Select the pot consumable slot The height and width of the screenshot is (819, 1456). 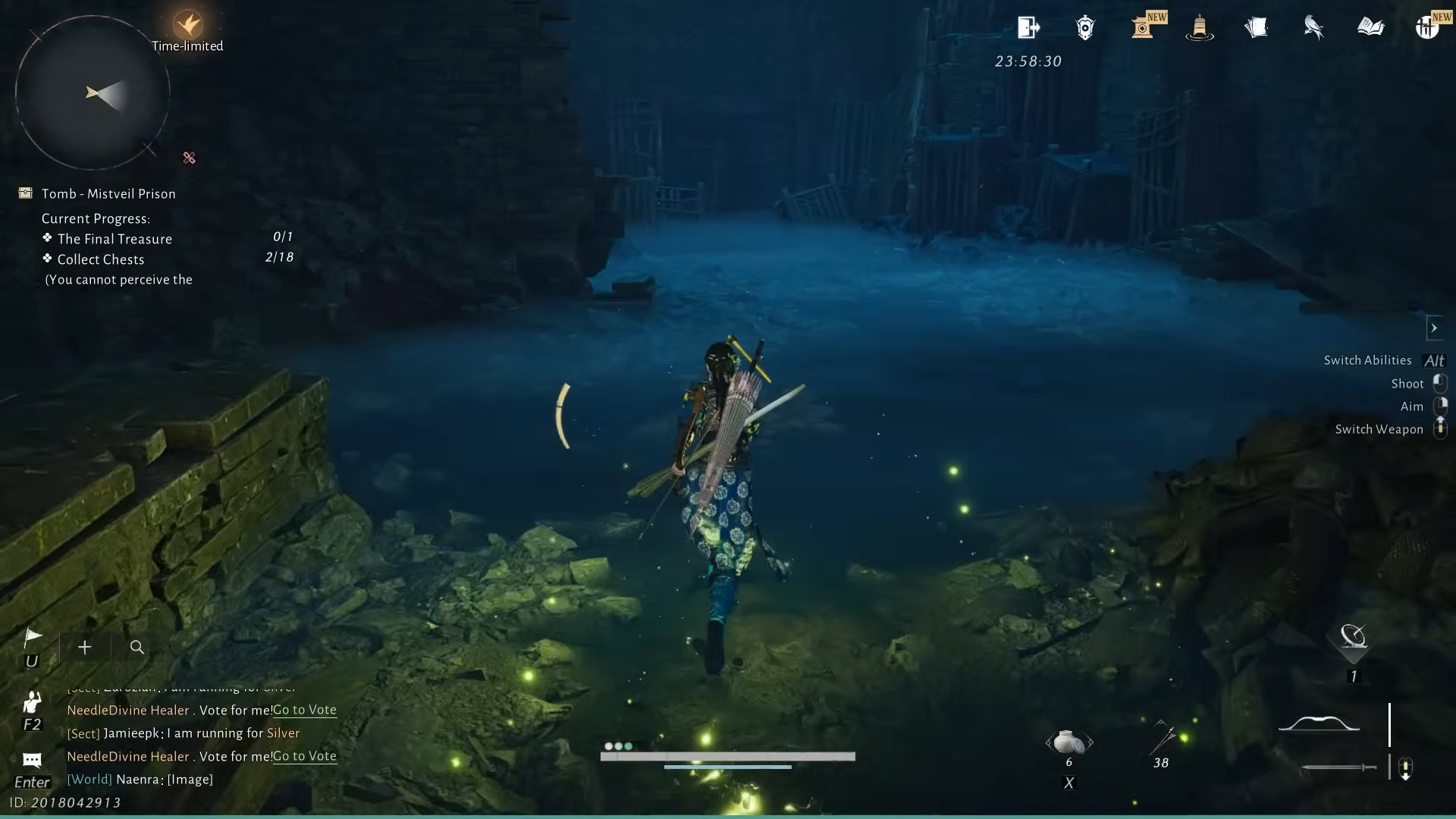point(1068,742)
